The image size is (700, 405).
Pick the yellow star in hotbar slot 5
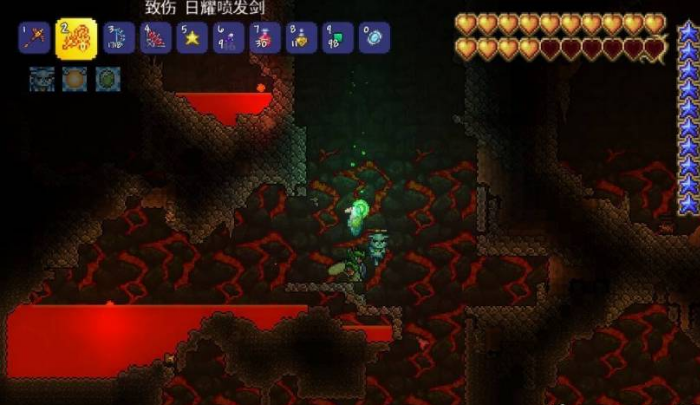tap(192, 38)
